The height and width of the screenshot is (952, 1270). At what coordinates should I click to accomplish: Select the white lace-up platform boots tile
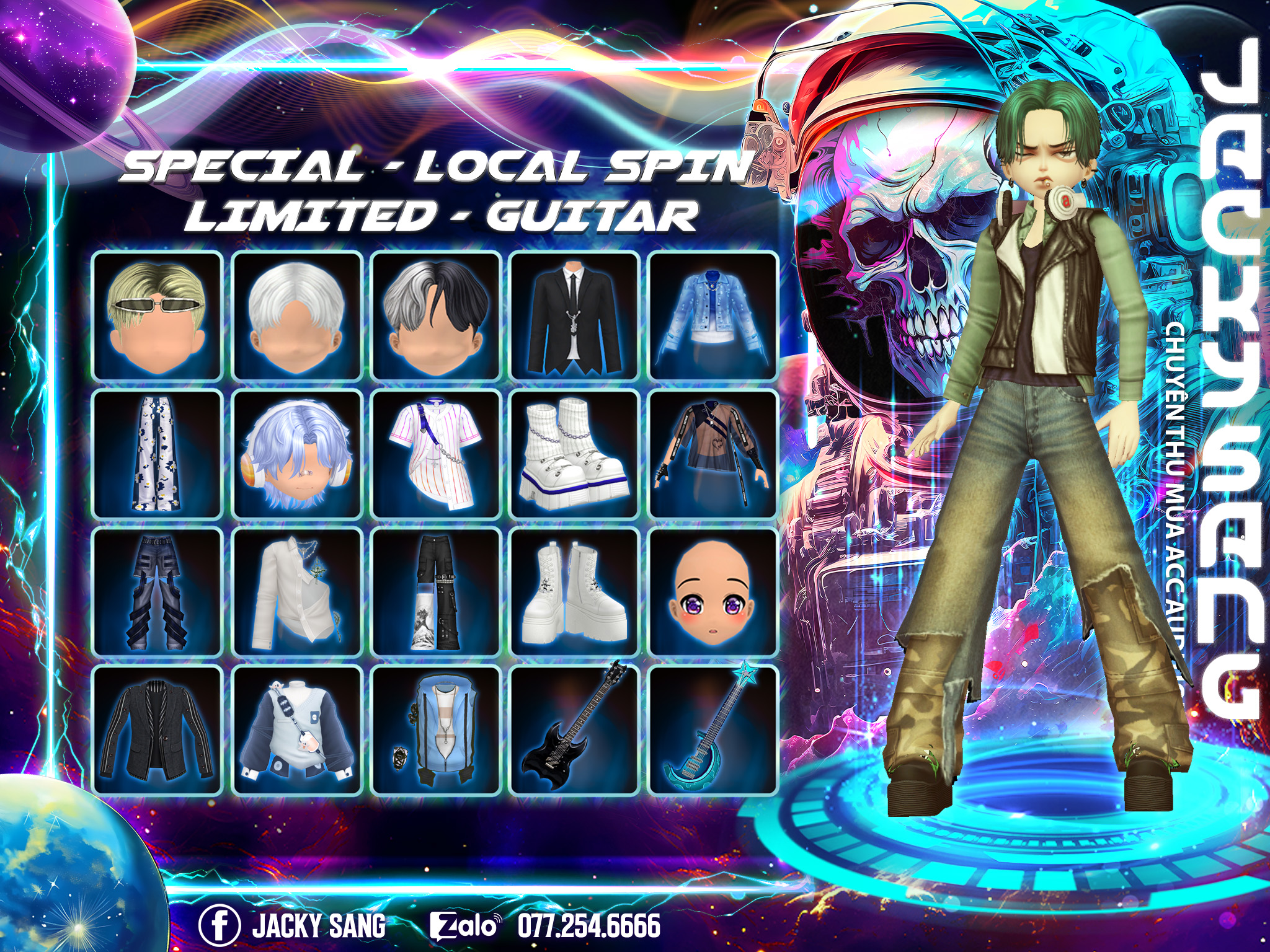[574, 593]
